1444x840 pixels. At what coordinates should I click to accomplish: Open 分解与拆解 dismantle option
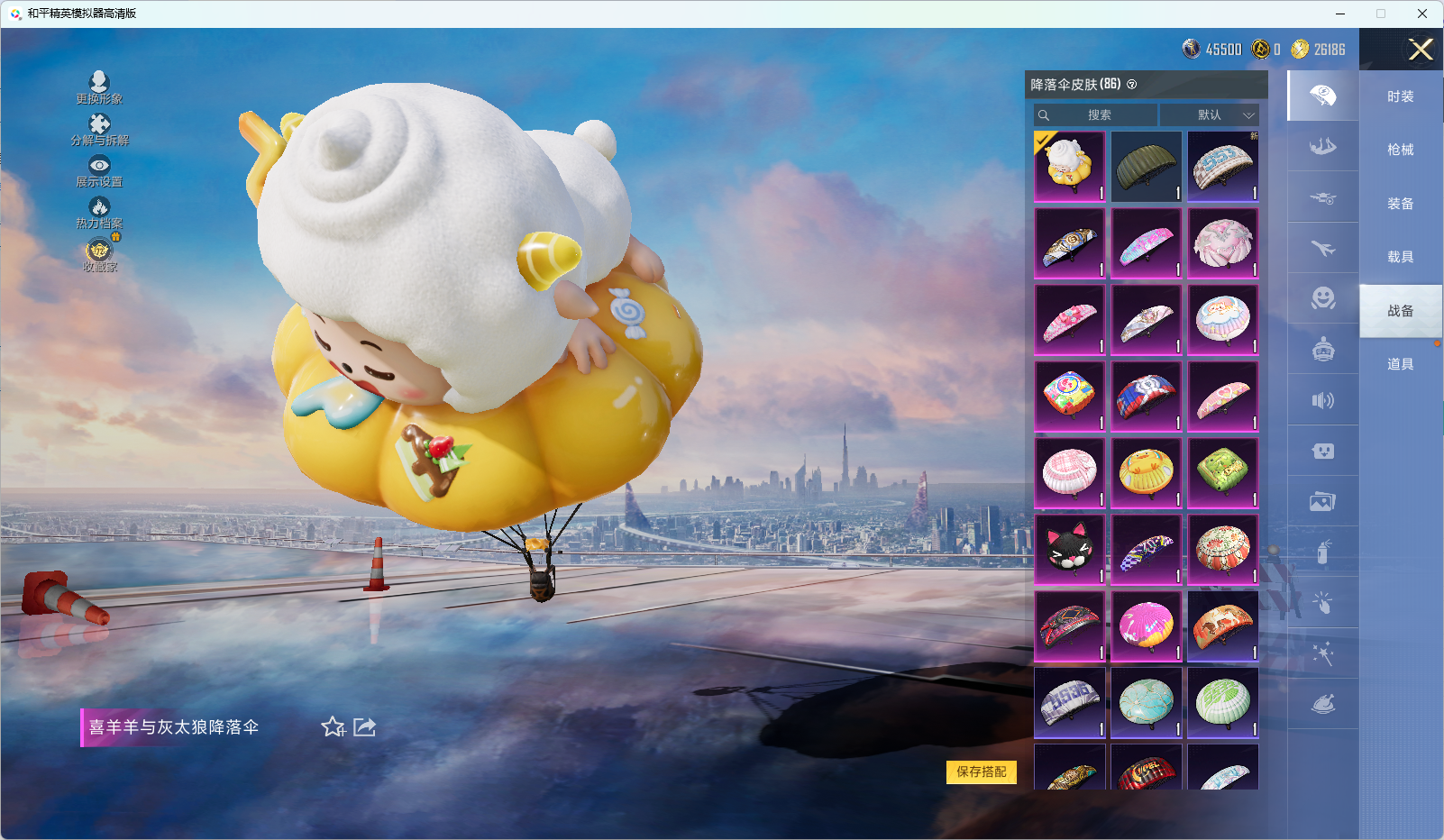click(99, 129)
